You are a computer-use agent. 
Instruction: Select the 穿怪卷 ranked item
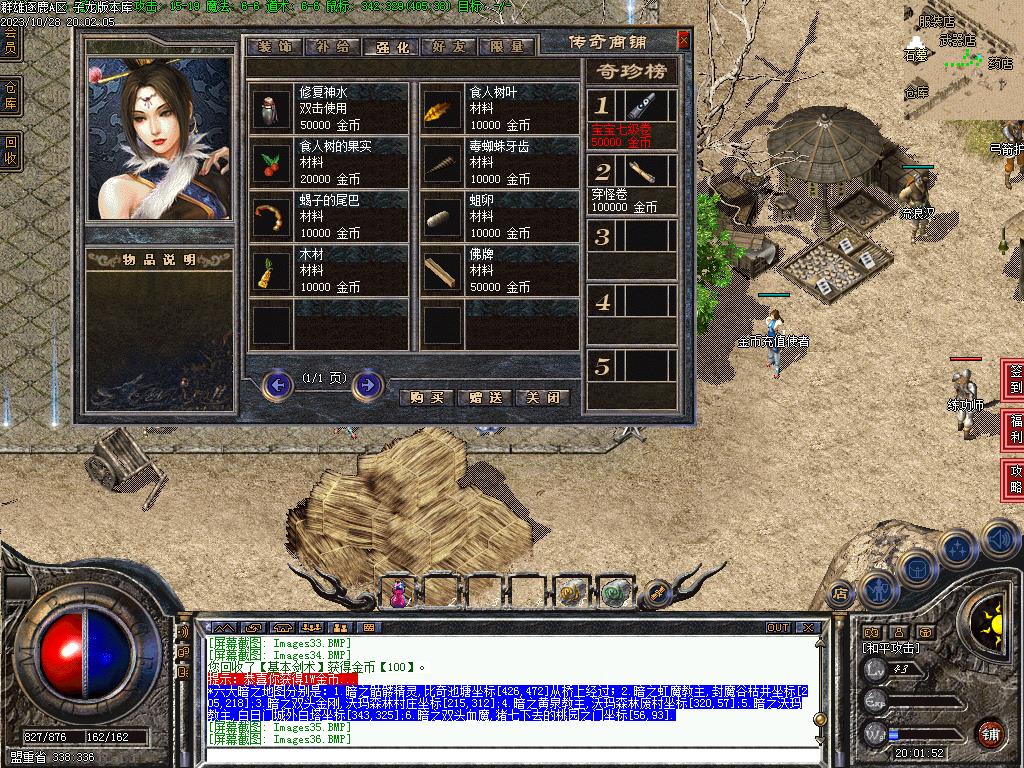(x=632, y=184)
